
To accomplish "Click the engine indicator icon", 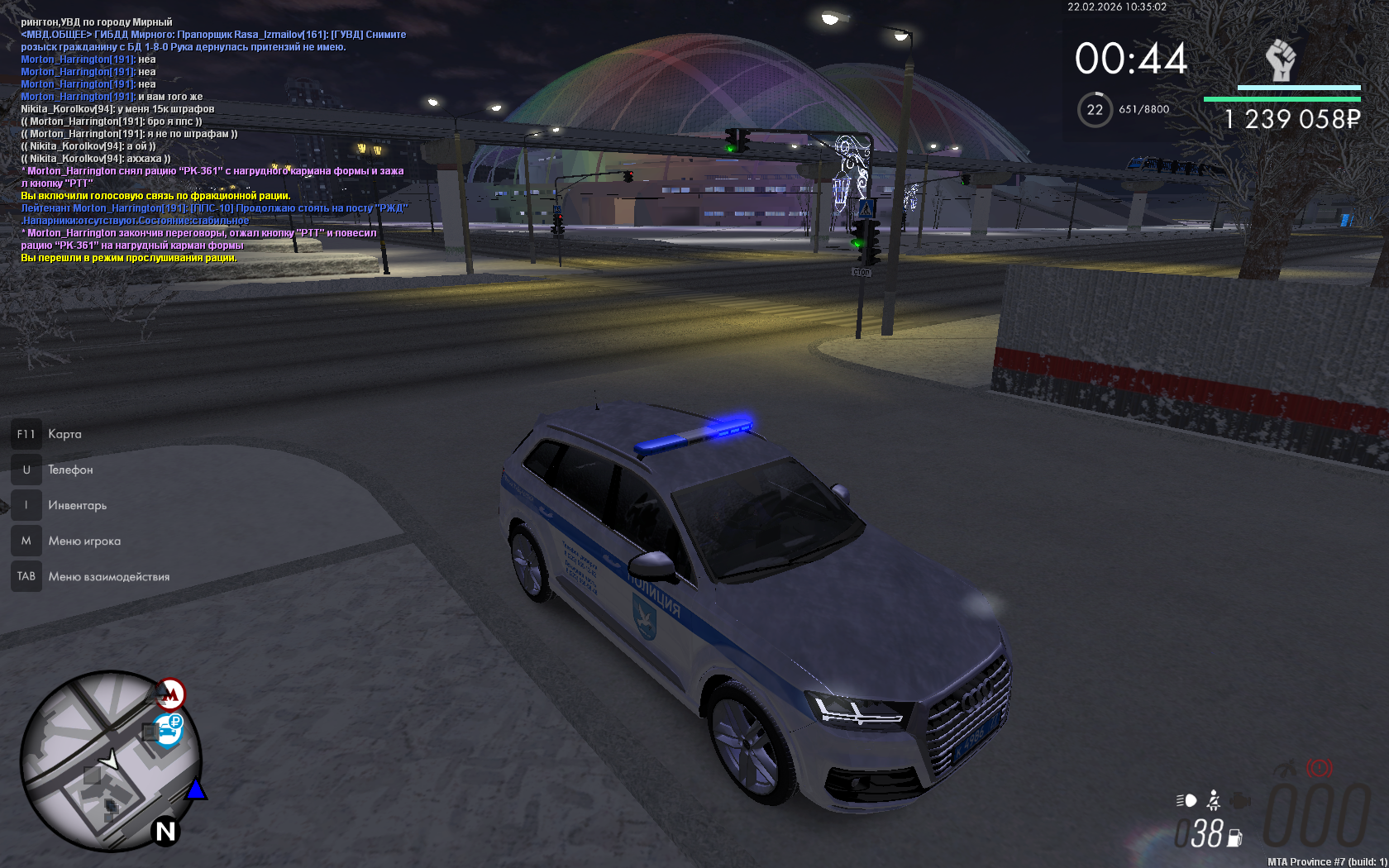I will click(1240, 800).
